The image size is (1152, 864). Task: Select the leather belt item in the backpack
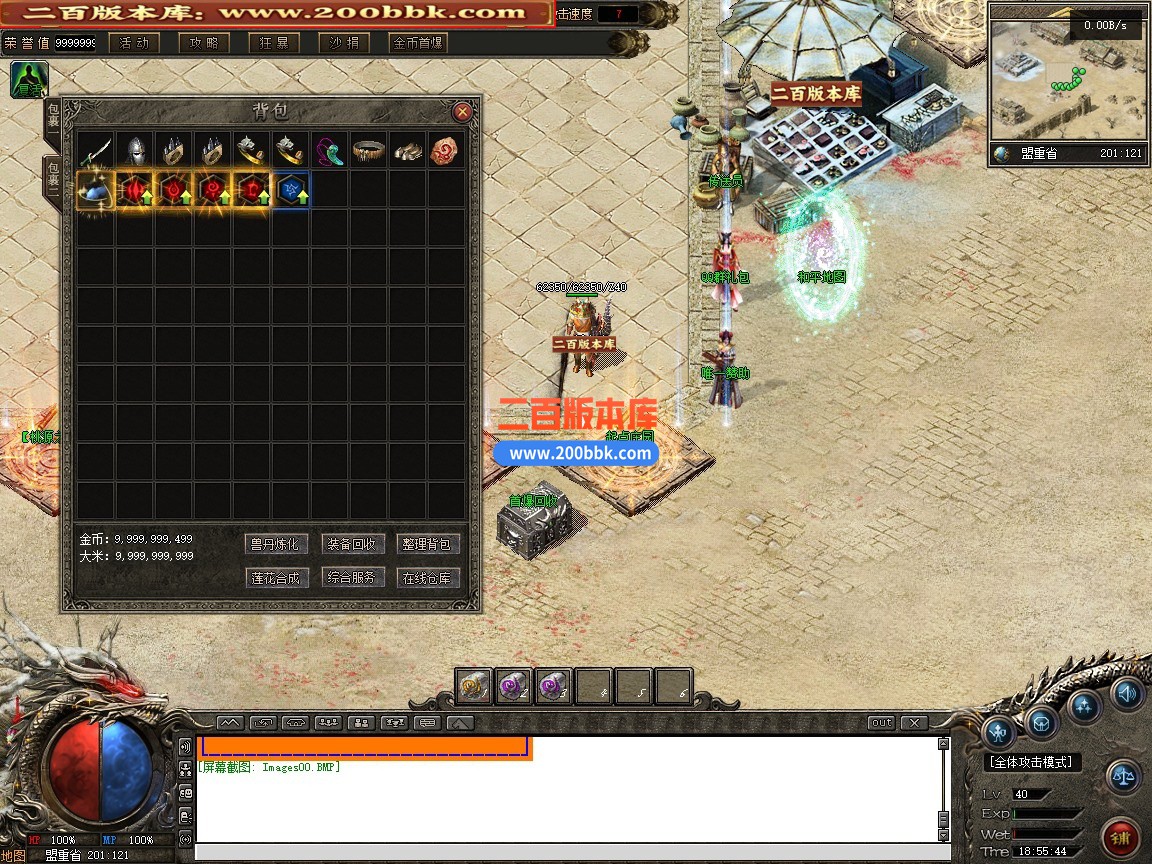(x=369, y=151)
